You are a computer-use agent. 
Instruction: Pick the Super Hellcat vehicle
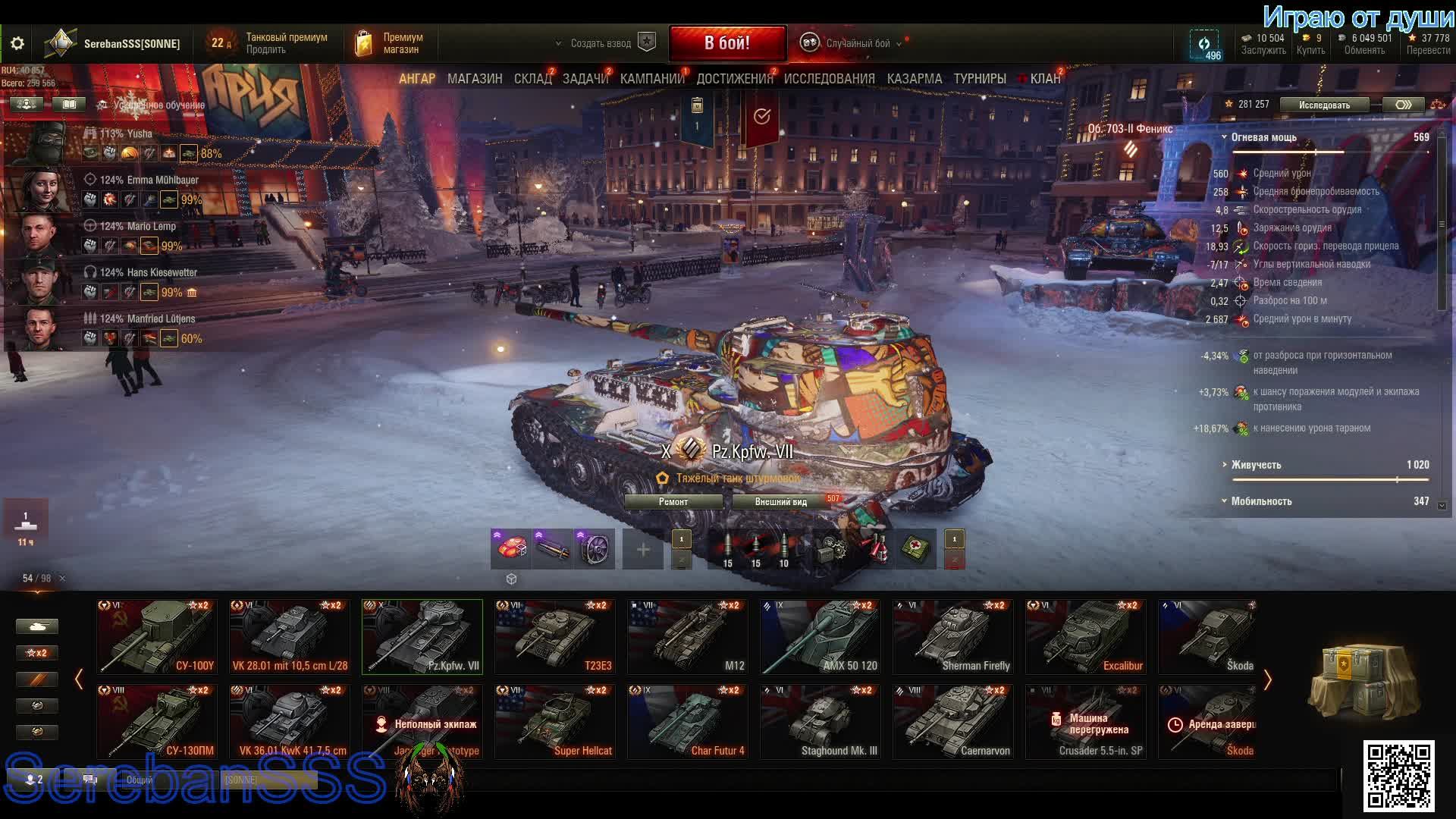[555, 722]
